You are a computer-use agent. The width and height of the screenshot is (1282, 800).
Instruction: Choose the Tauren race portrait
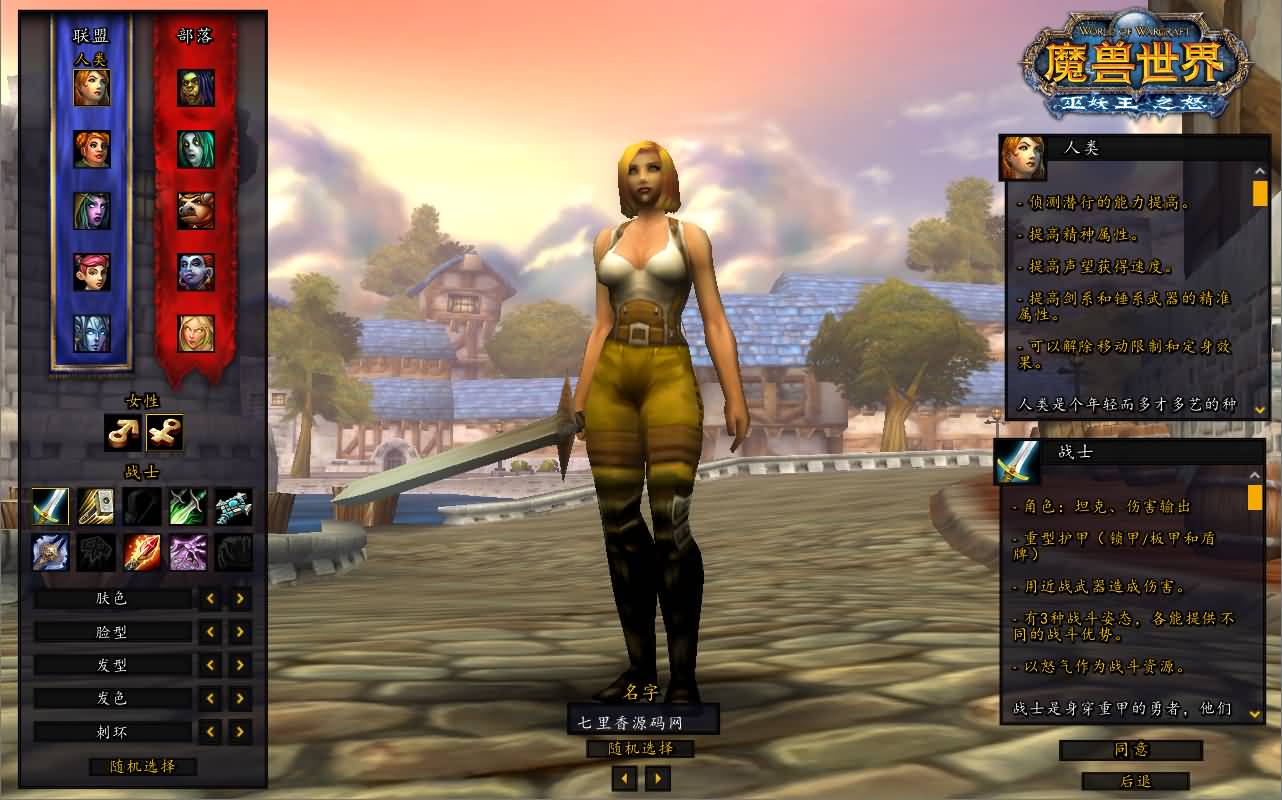[x=196, y=210]
